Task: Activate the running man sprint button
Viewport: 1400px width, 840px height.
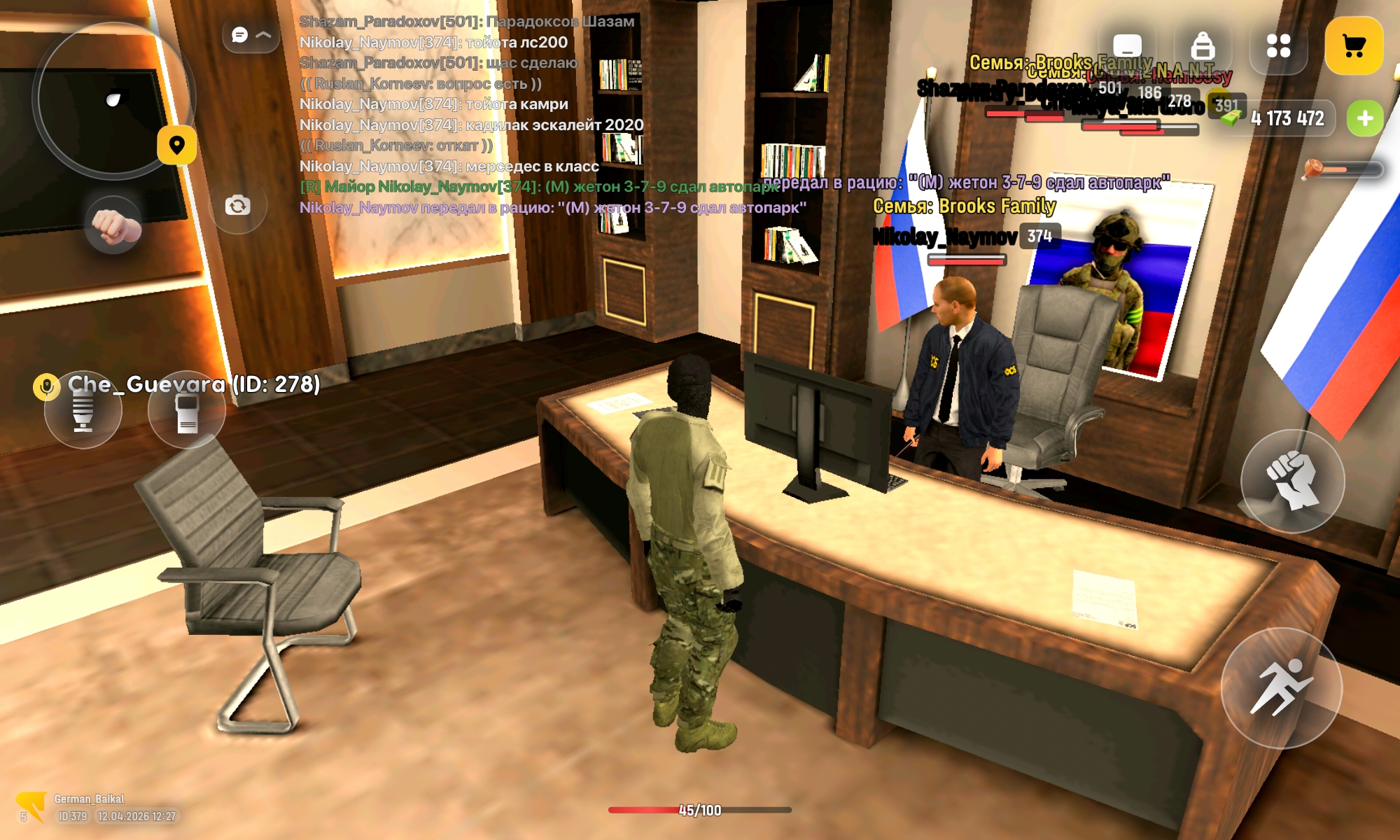Action: (1281, 688)
